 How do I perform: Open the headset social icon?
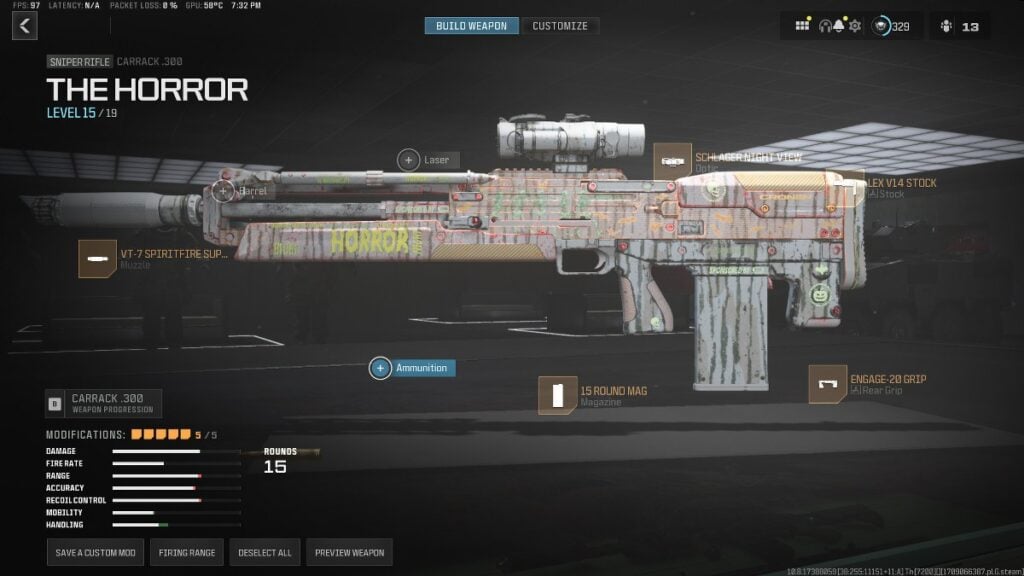coord(829,26)
